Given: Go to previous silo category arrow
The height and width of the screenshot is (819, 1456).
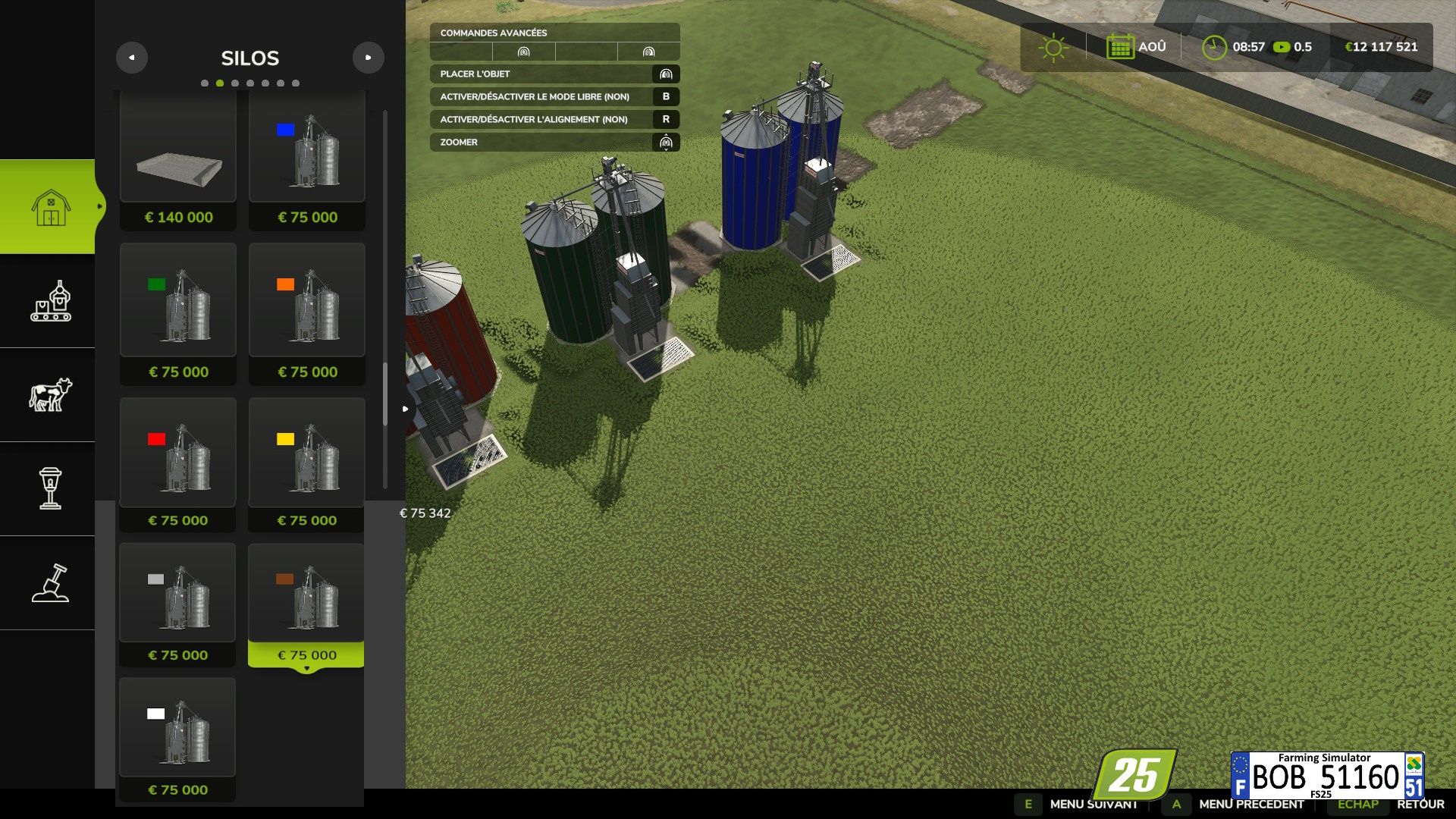Looking at the screenshot, I should tap(132, 58).
